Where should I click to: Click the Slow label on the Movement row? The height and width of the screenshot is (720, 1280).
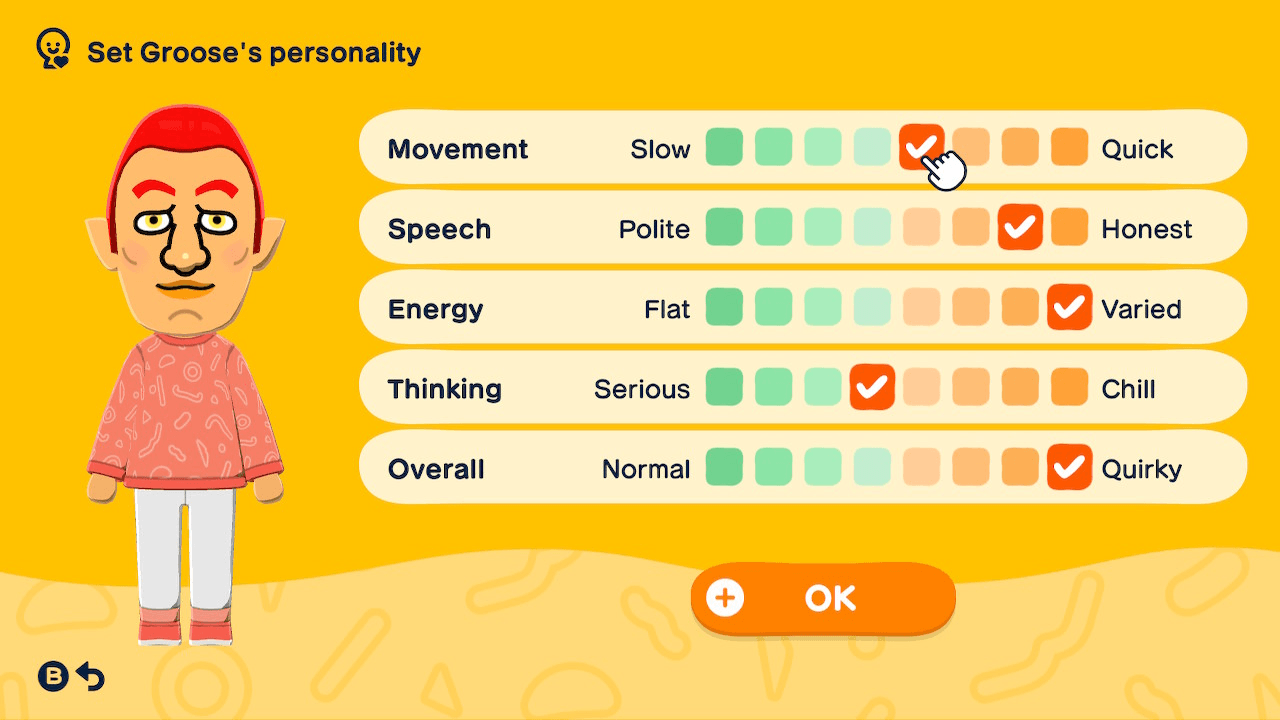661,148
